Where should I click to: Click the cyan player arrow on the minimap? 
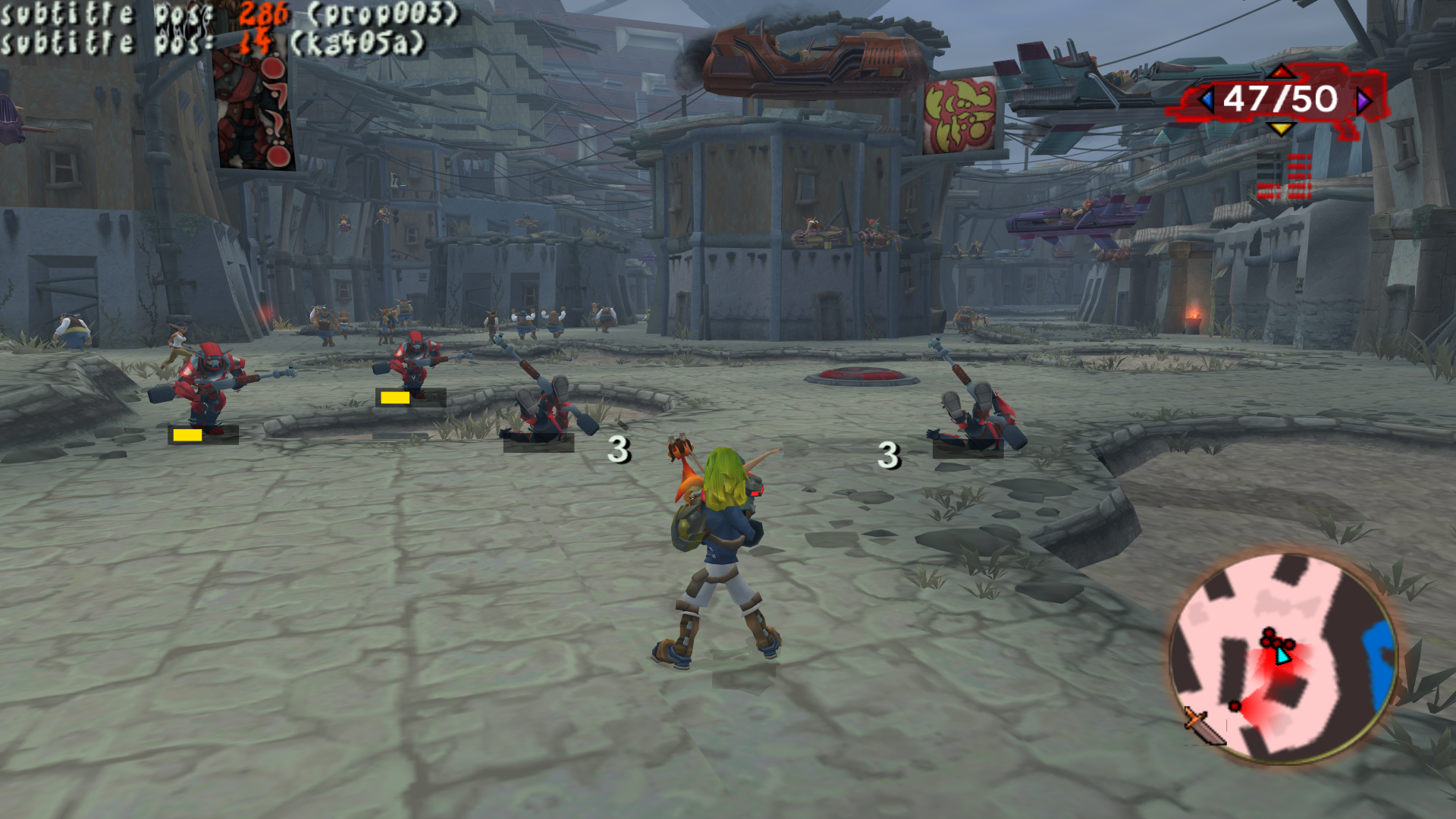1282,655
